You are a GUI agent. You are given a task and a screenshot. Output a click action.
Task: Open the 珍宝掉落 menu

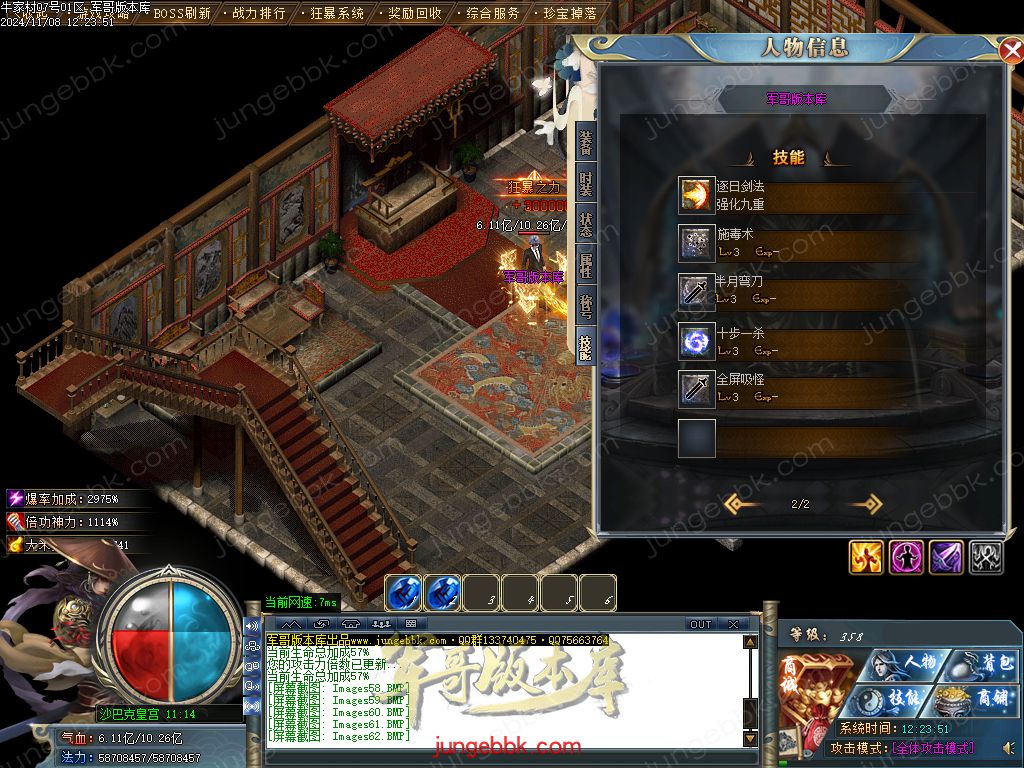pyautogui.click(x=570, y=14)
